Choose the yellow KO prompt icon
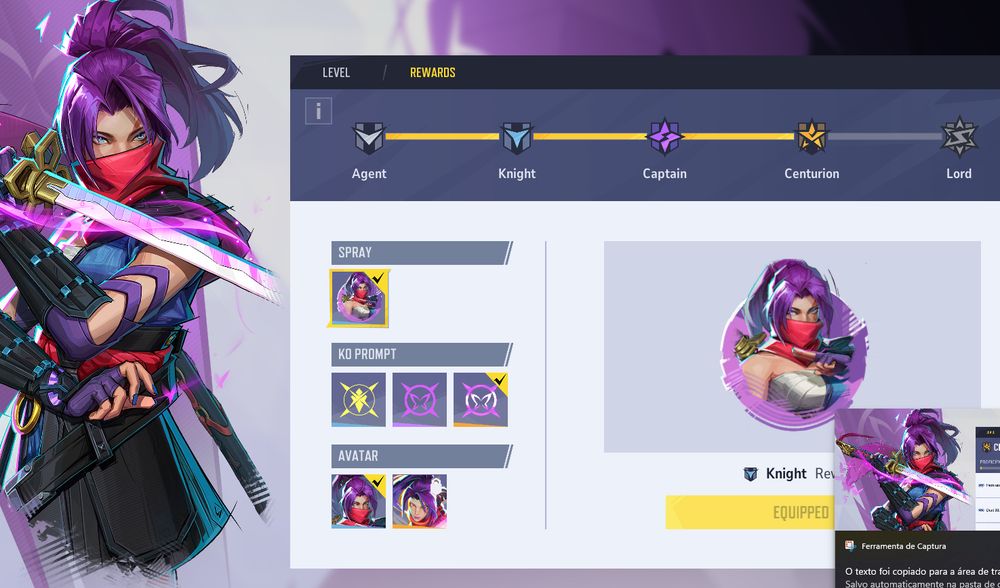Image resolution: width=1000 pixels, height=588 pixels. tap(358, 399)
